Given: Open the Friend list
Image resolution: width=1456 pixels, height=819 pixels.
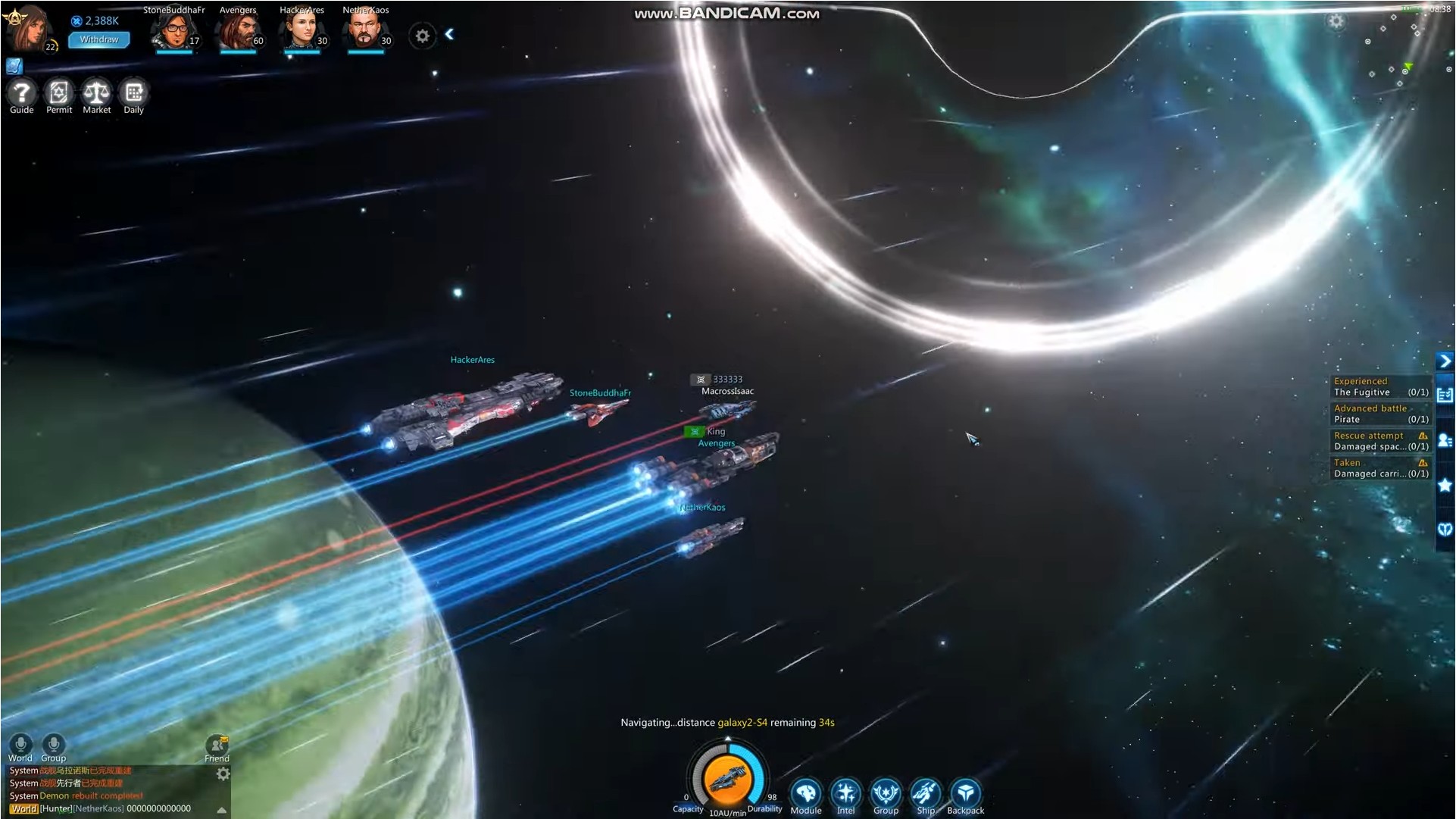Looking at the screenshot, I should click(x=217, y=746).
